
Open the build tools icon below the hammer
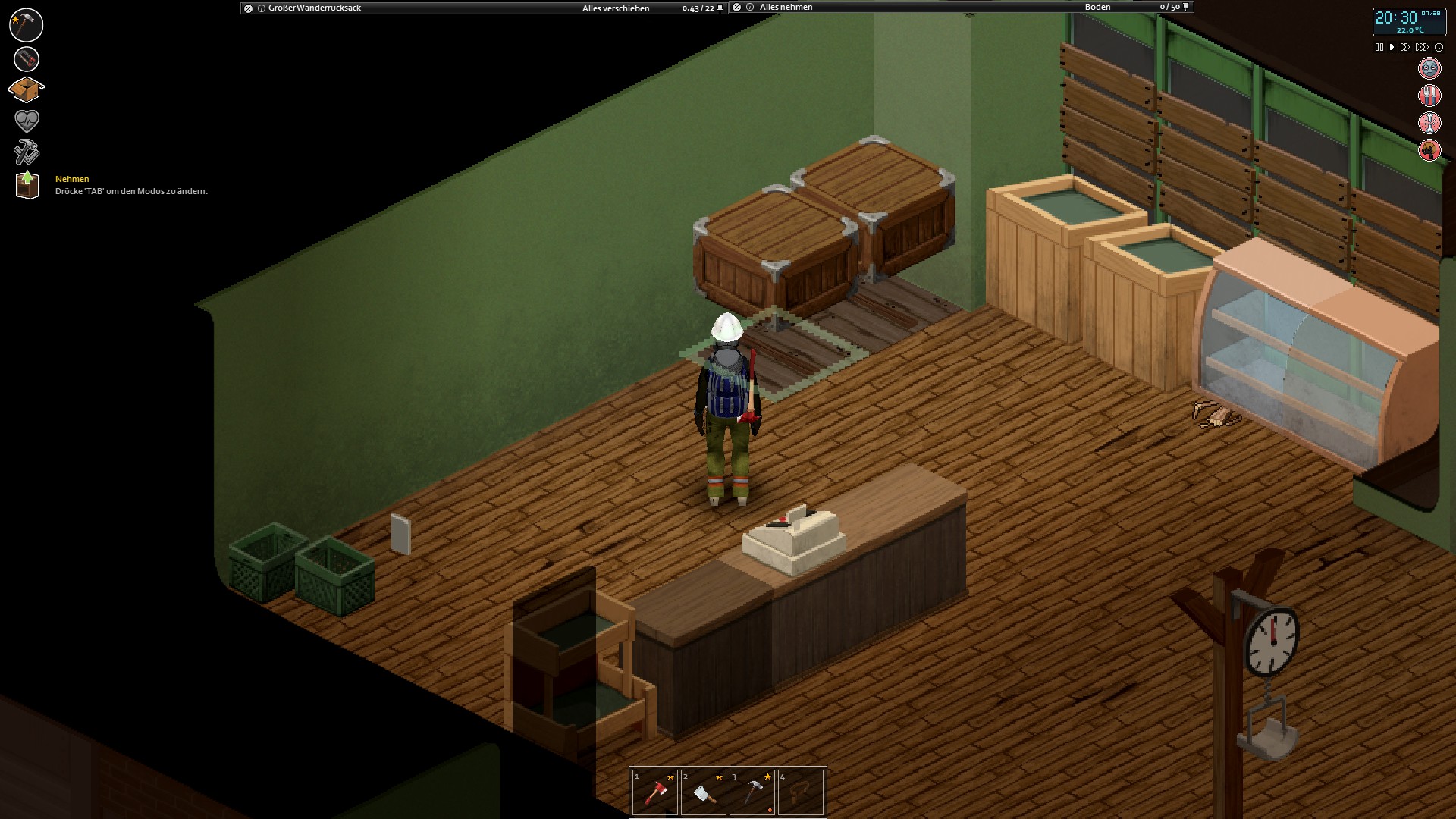click(x=27, y=58)
